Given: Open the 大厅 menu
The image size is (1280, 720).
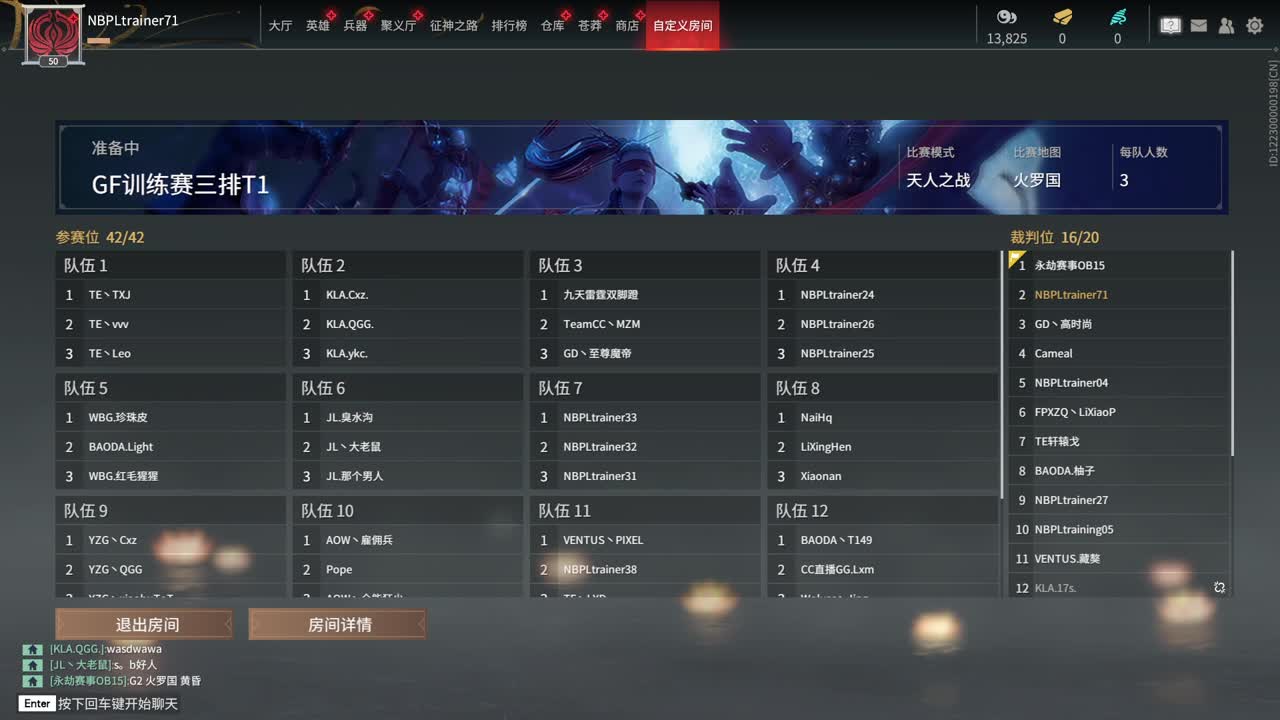Looking at the screenshot, I should (x=283, y=27).
